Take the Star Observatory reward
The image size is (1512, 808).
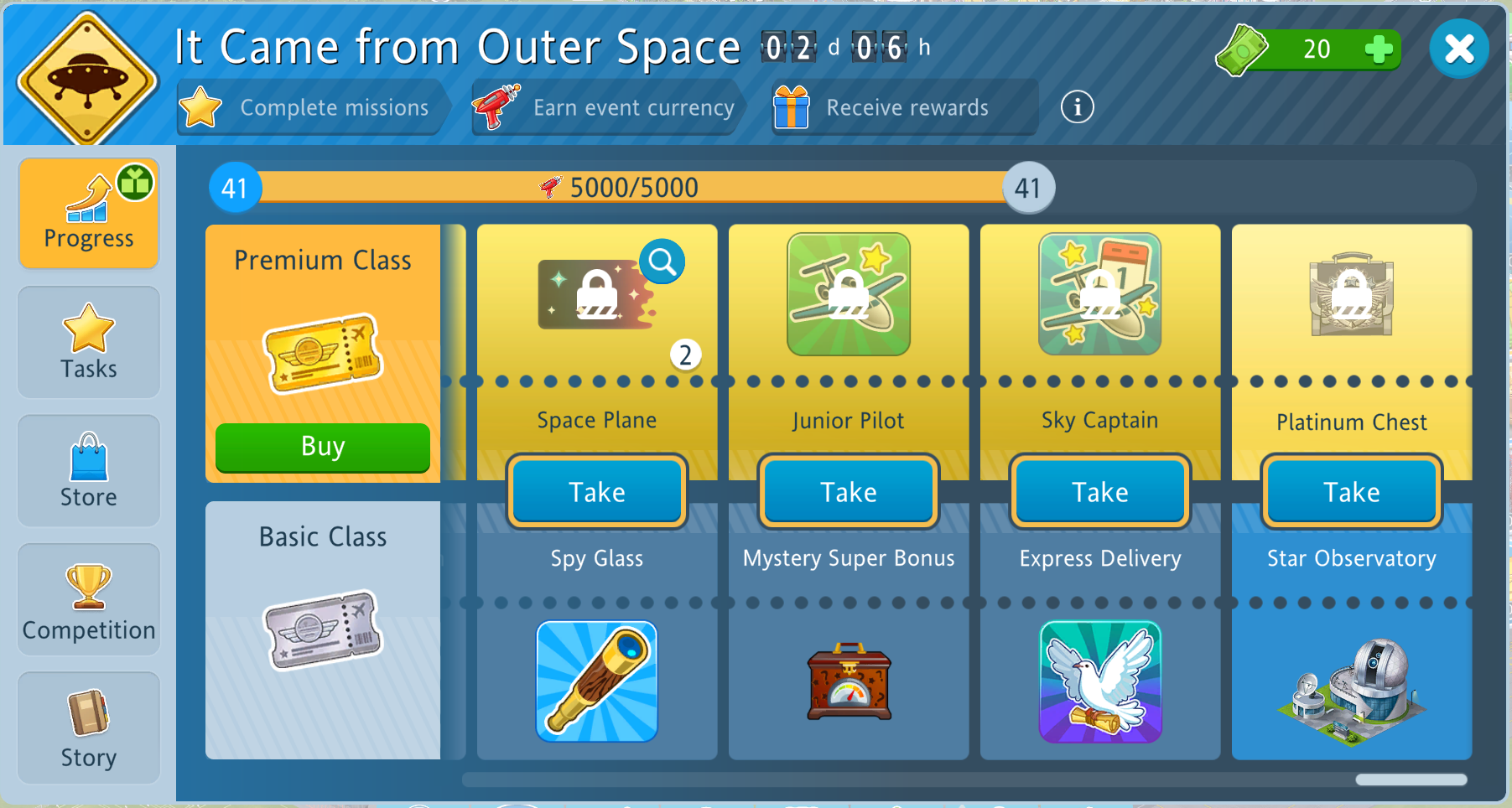coord(1352,492)
